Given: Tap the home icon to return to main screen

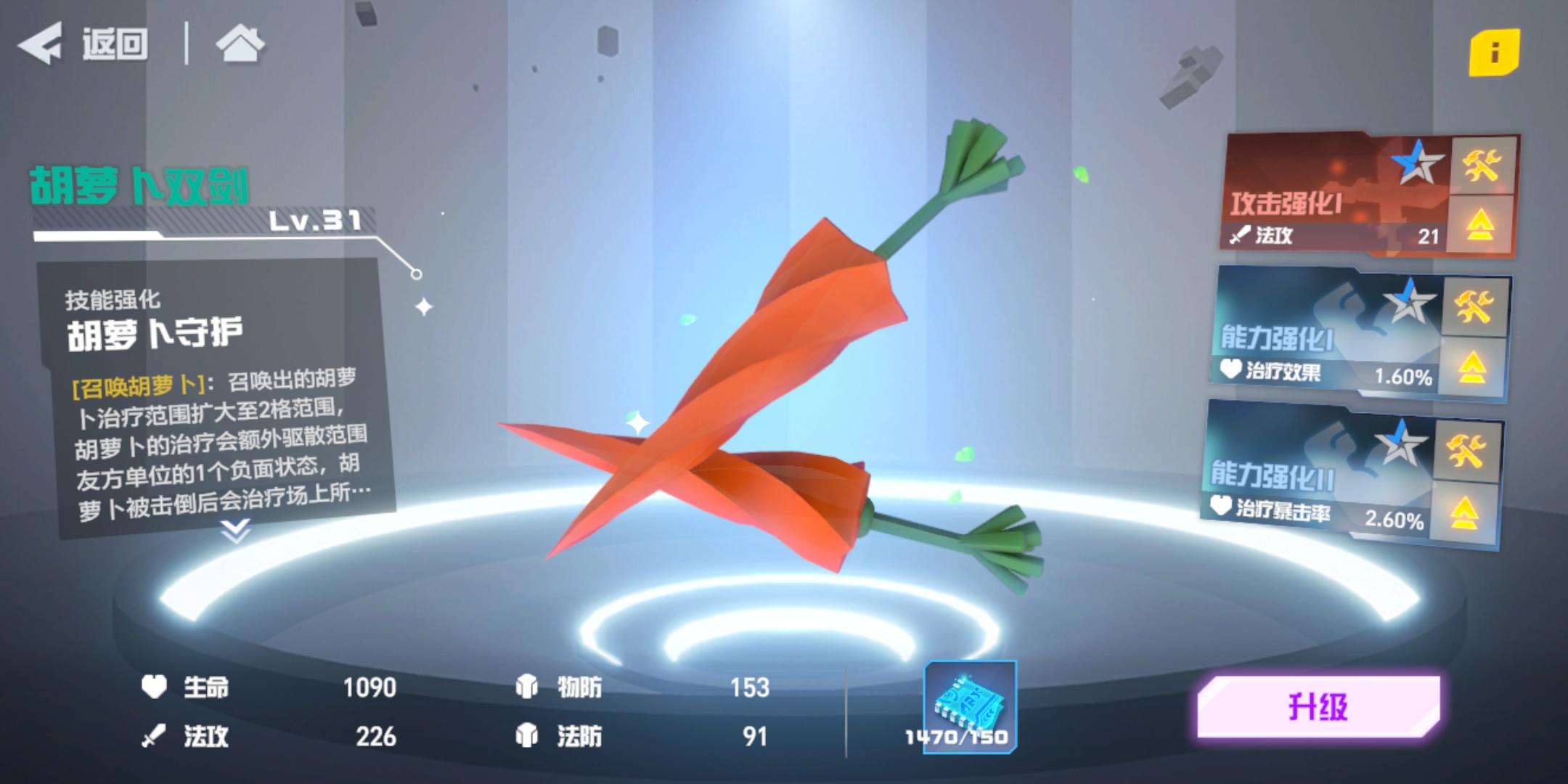Looking at the screenshot, I should (x=240, y=45).
